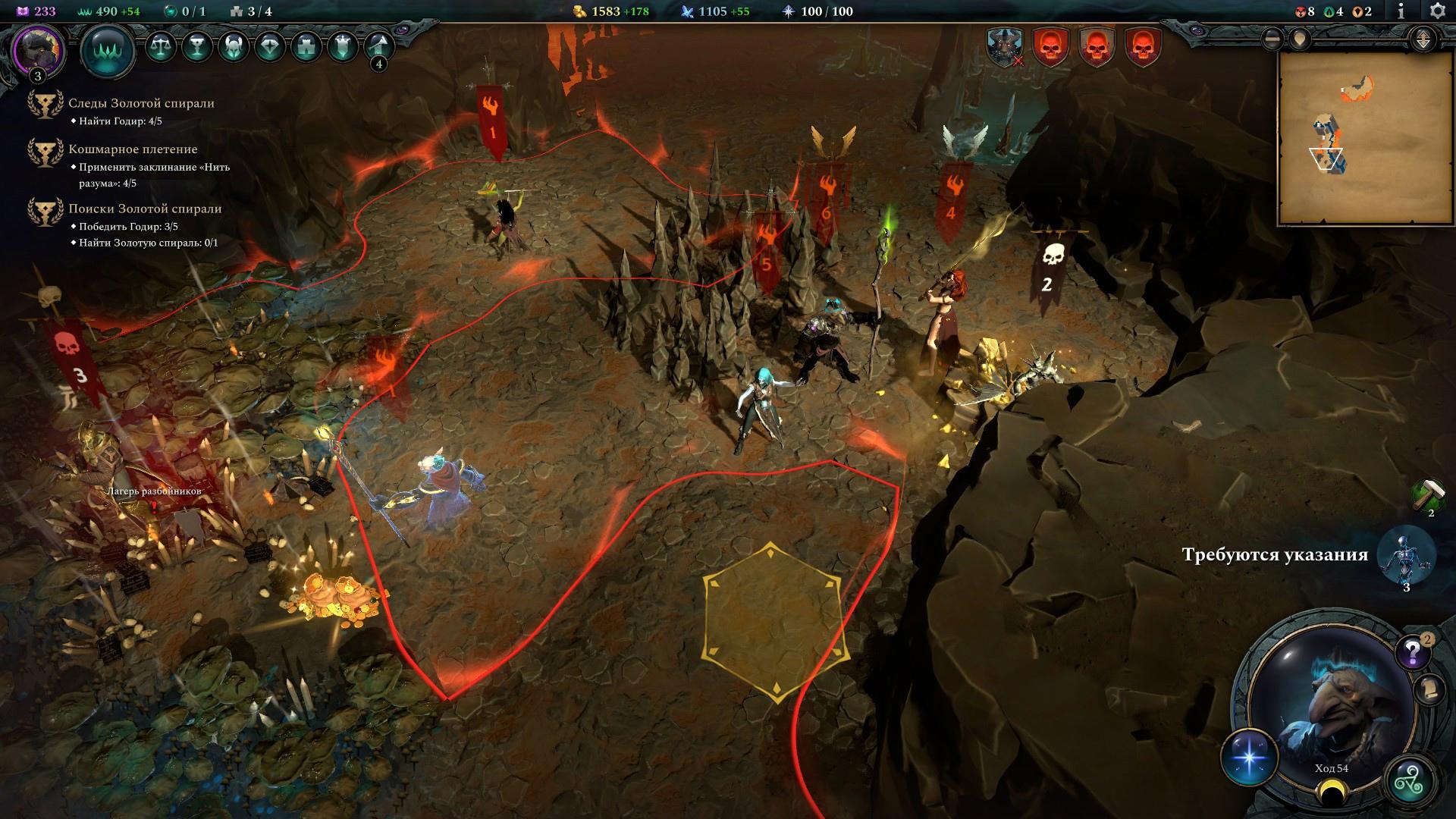1456x819 pixels.
Task: Select the idle unit "Требуются указания" notification
Action: tap(1405, 556)
